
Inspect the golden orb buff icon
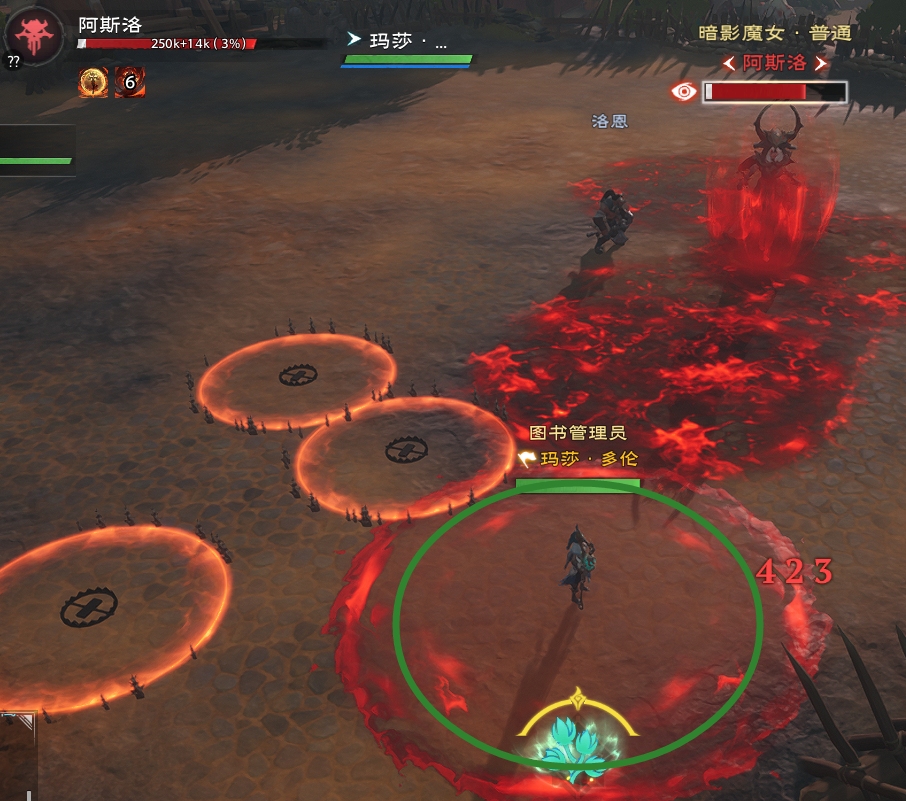pos(94,83)
